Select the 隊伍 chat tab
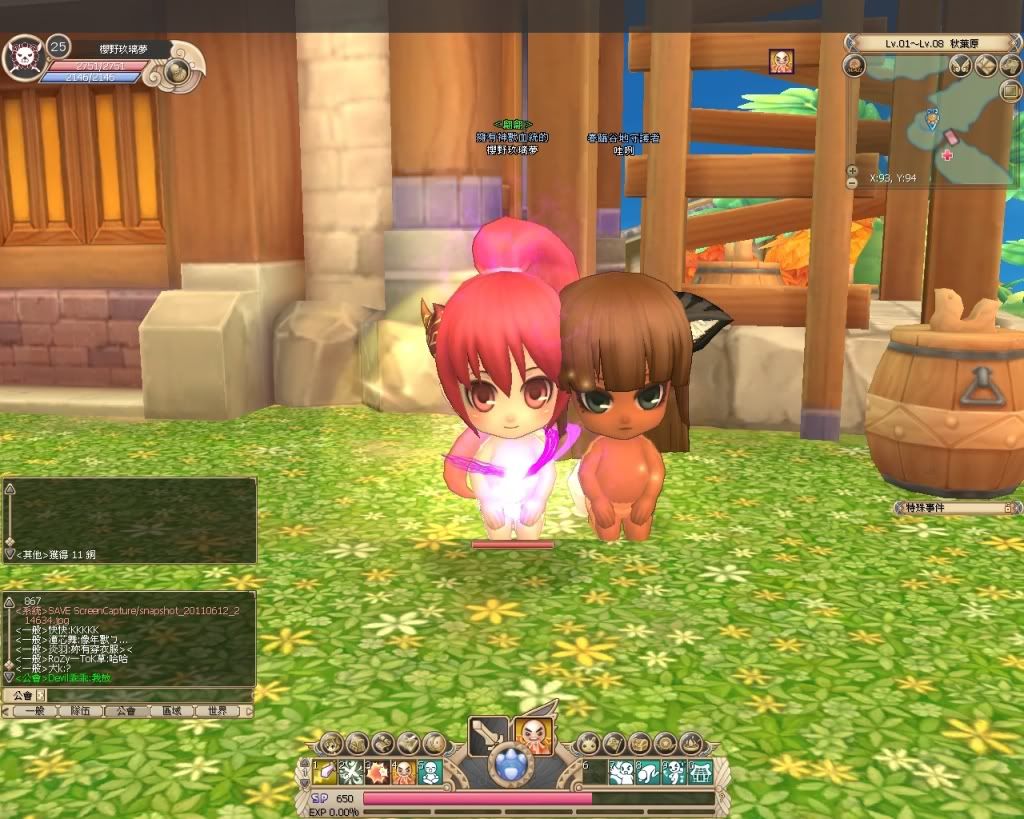This screenshot has width=1024, height=819. (x=80, y=711)
